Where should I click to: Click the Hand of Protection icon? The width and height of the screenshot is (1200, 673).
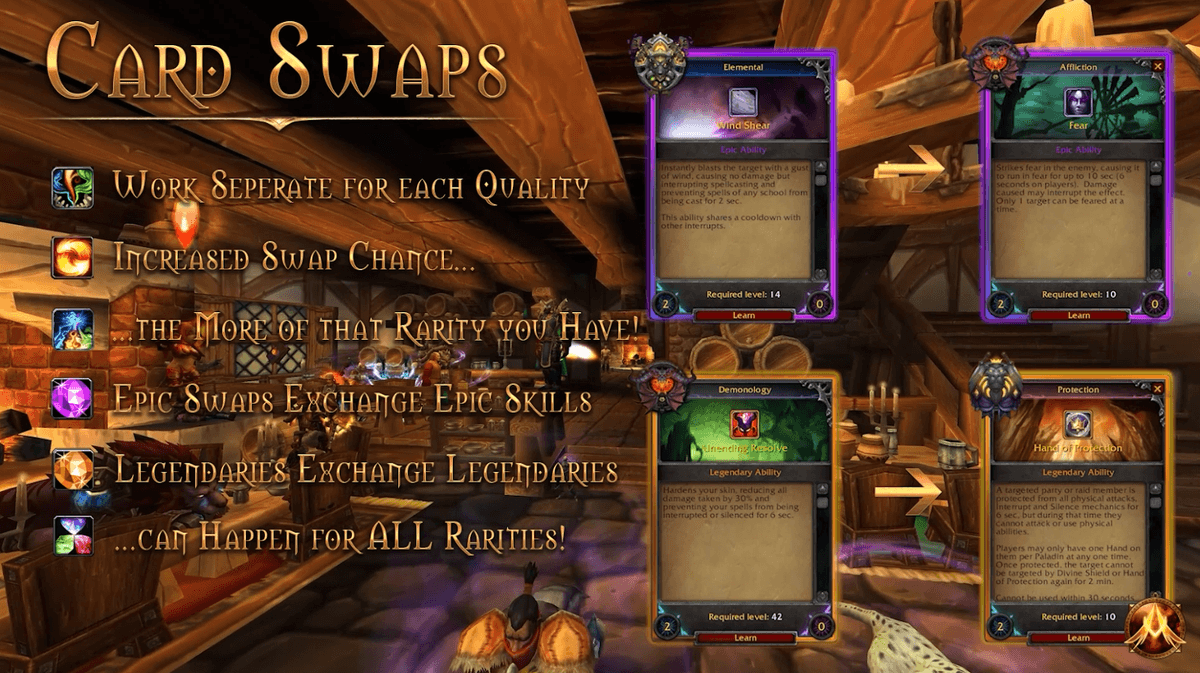coord(1078,424)
